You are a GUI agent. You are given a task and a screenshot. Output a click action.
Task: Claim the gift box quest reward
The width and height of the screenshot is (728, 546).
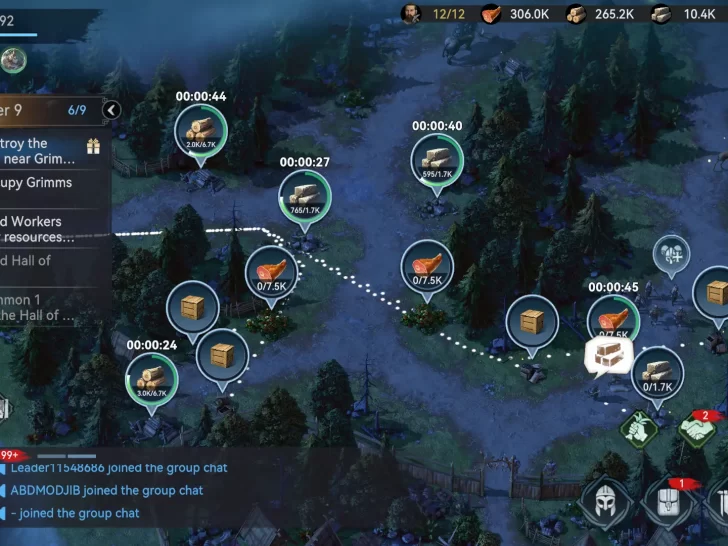pyautogui.click(x=93, y=147)
